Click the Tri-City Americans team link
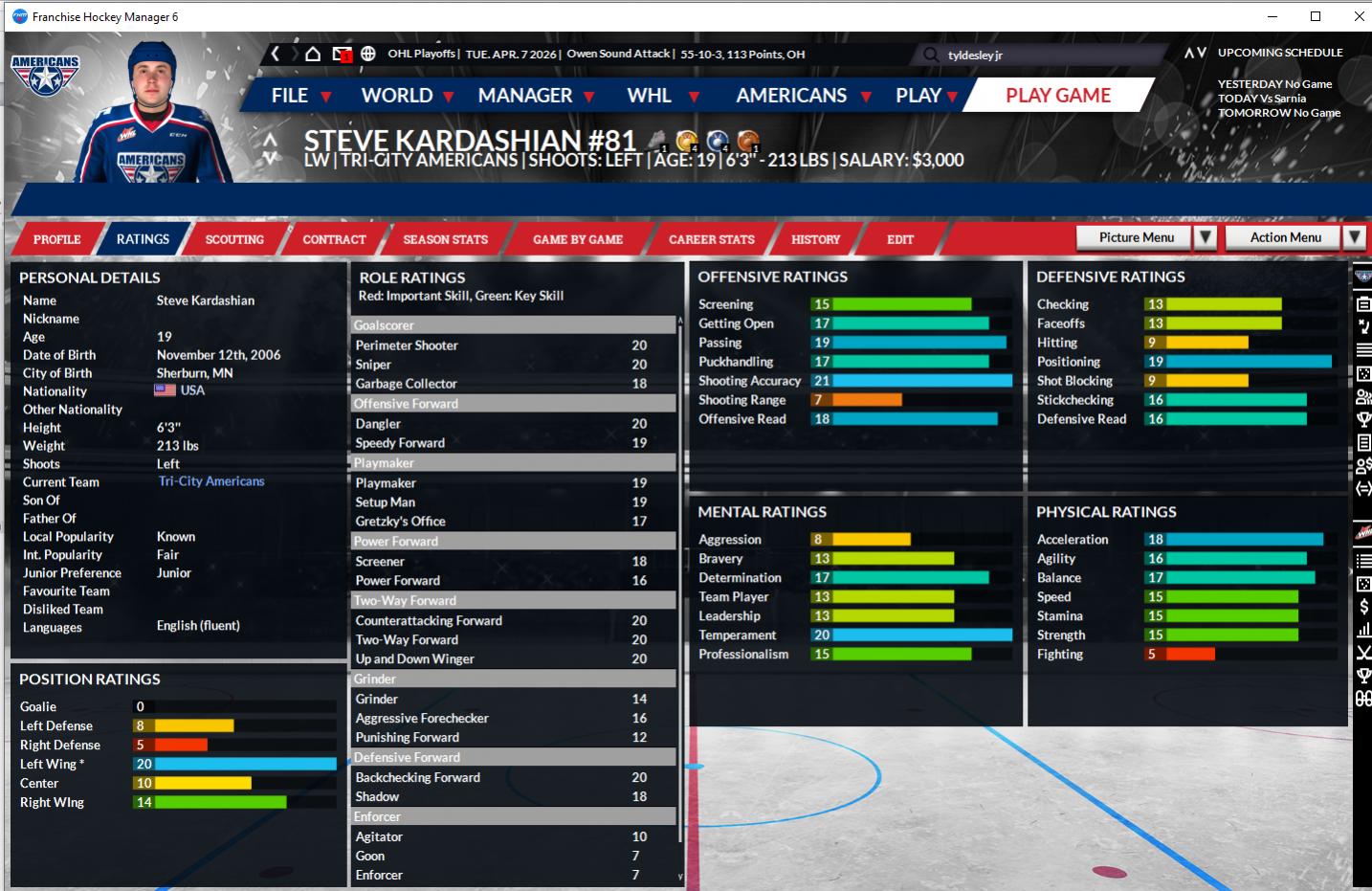This screenshot has width=1372, height=891. click(211, 481)
